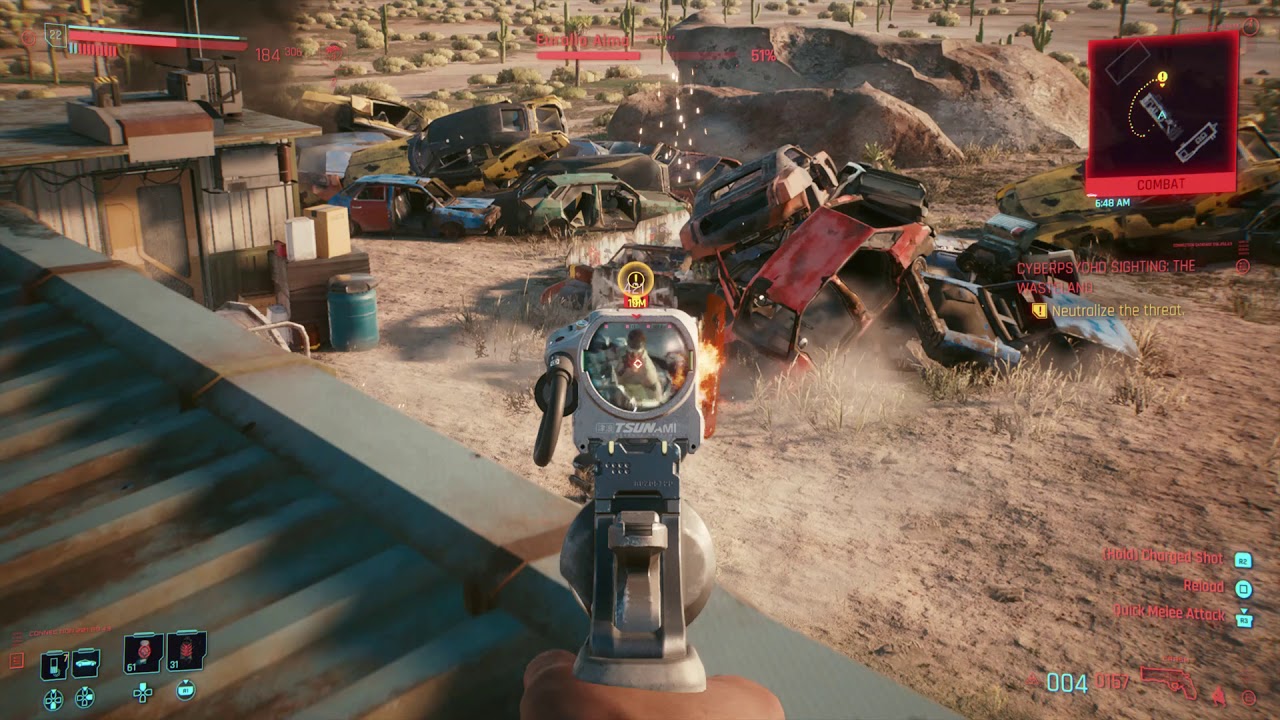Select the grenade quickslot showing 61

(140, 652)
